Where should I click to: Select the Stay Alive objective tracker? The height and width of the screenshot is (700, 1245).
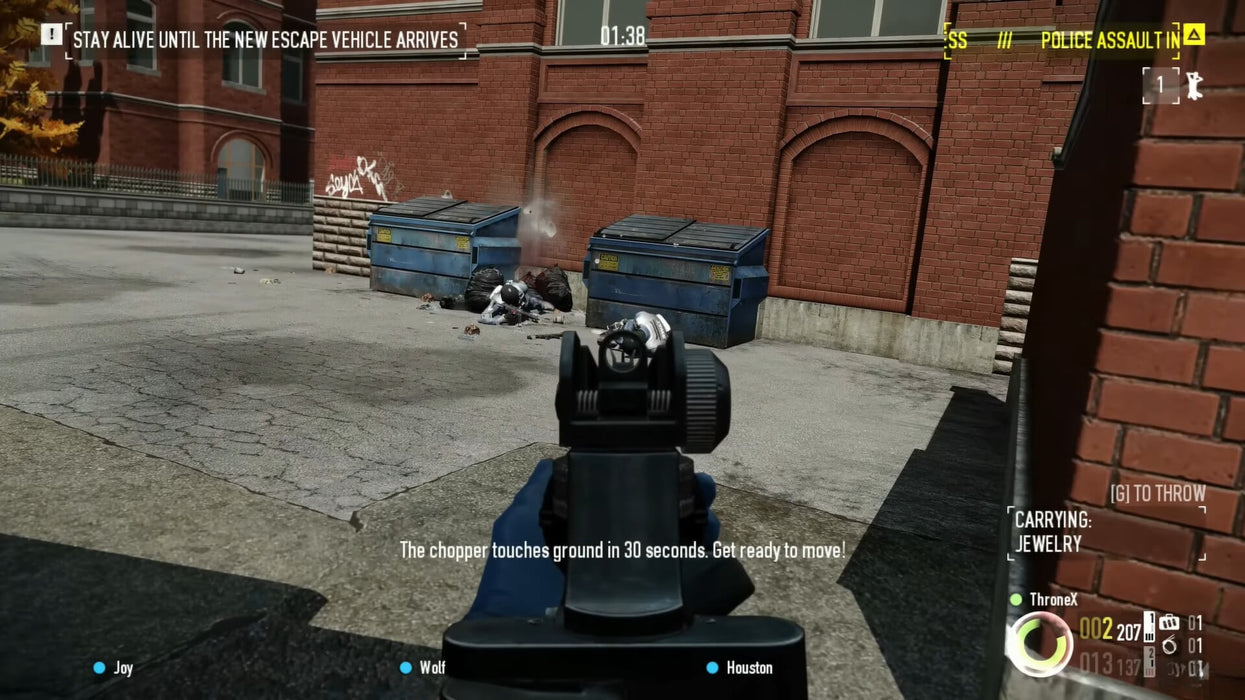point(265,40)
